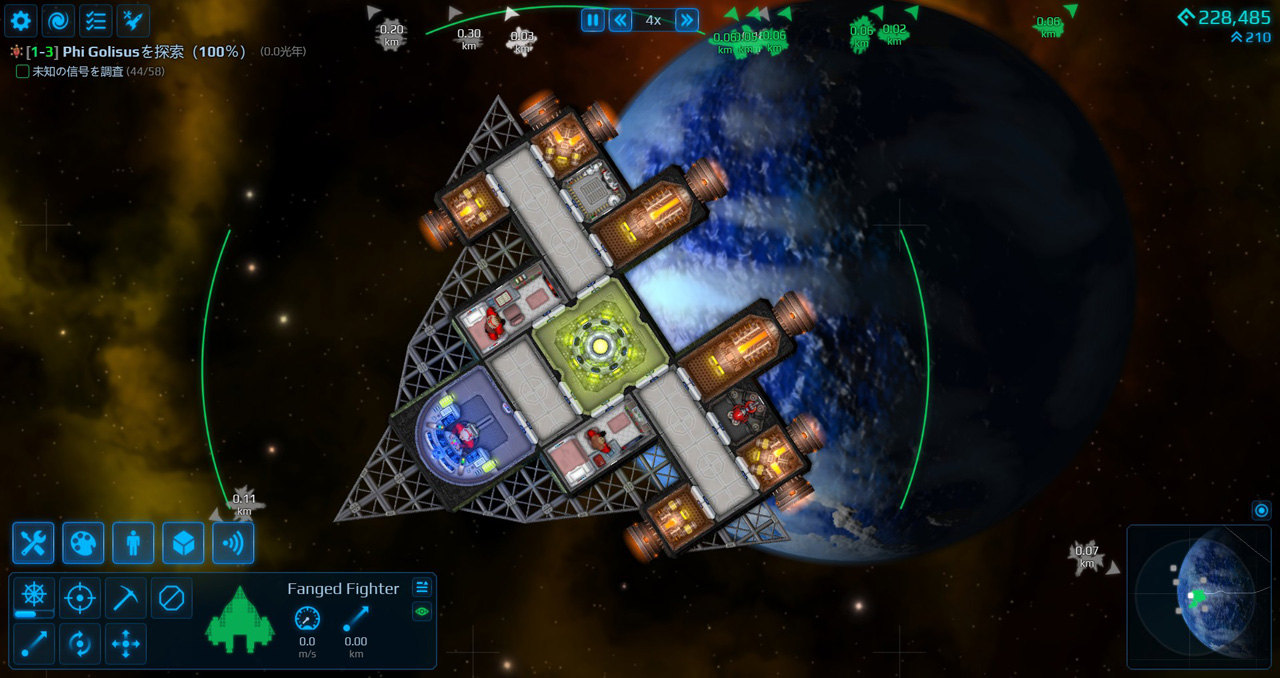The width and height of the screenshot is (1280, 678).
Task: Open the rocket and wrench ship menu
Action: (x=133, y=20)
